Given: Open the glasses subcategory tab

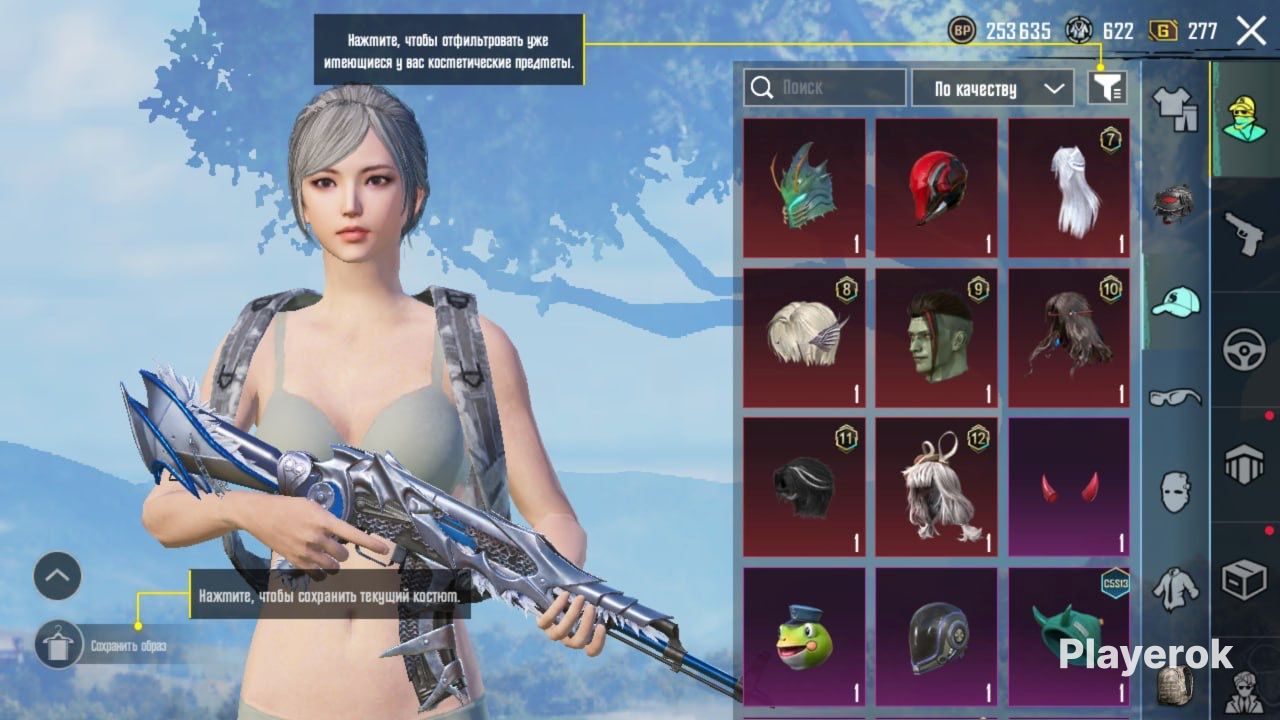Looking at the screenshot, I should tap(1175, 397).
